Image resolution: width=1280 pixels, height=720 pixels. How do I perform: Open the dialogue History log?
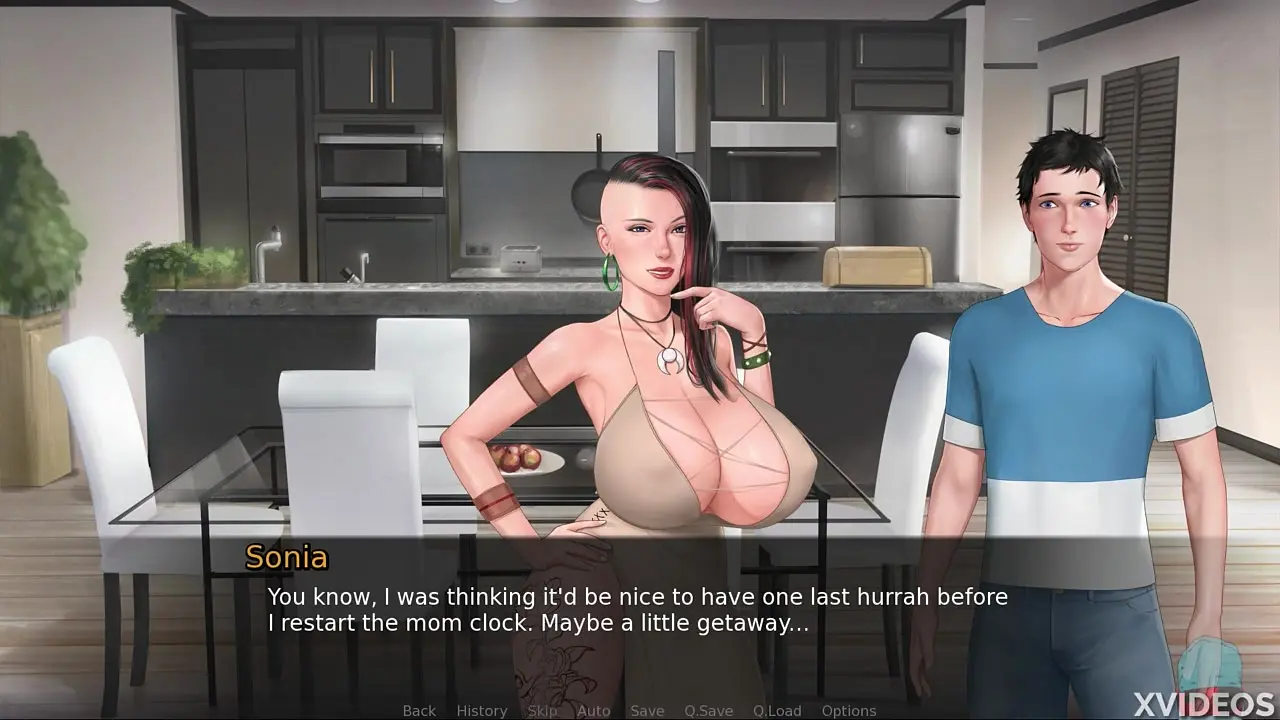coord(482,710)
